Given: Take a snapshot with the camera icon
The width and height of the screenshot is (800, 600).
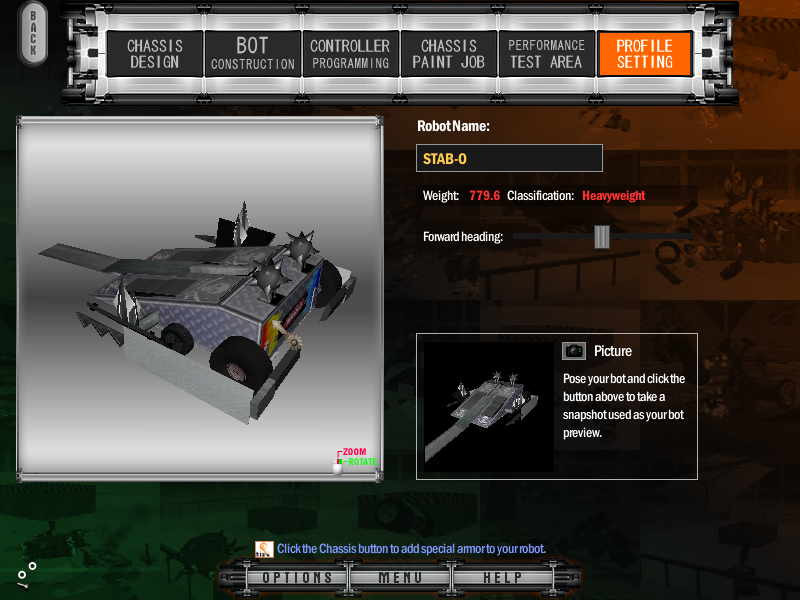Looking at the screenshot, I should (573, 351).
